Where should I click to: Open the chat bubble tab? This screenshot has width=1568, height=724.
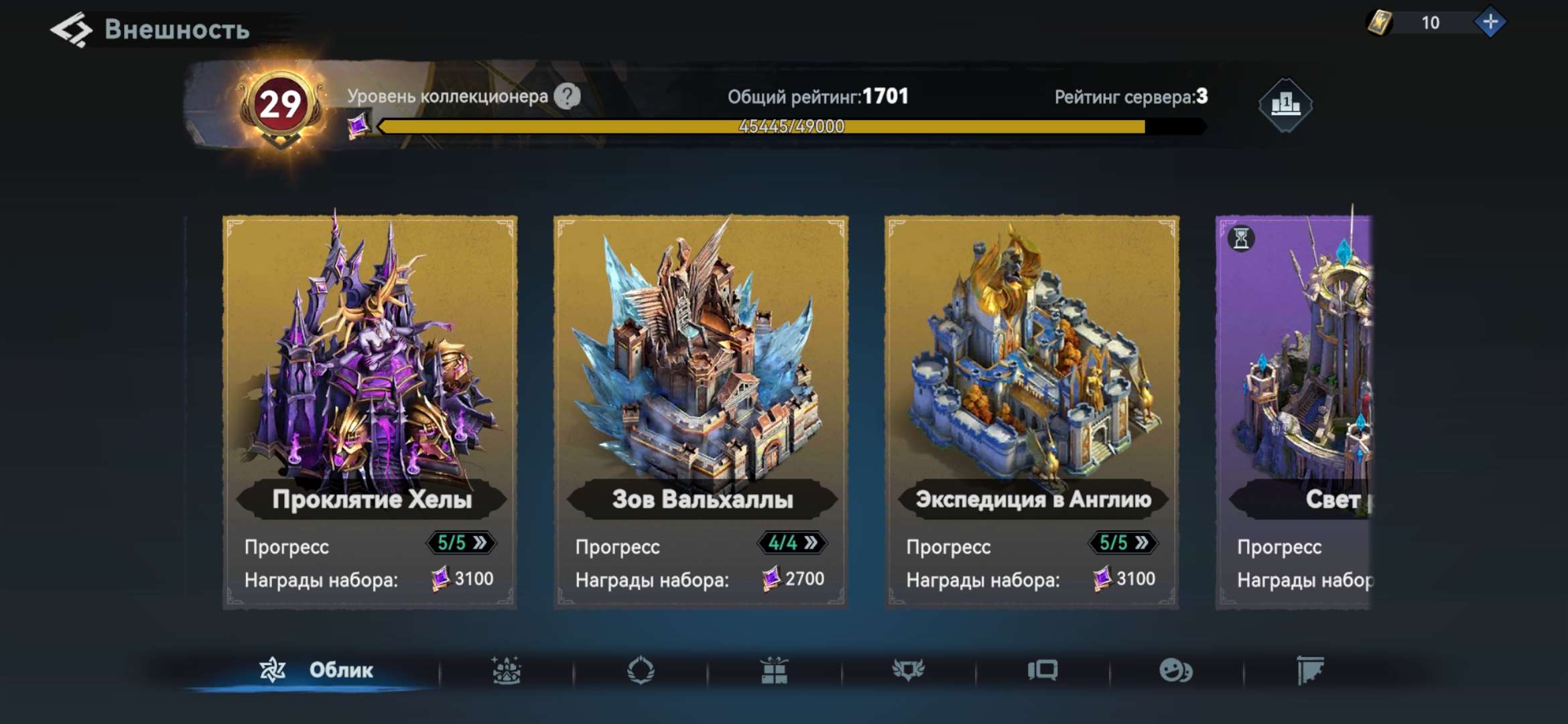[1043, 670]
